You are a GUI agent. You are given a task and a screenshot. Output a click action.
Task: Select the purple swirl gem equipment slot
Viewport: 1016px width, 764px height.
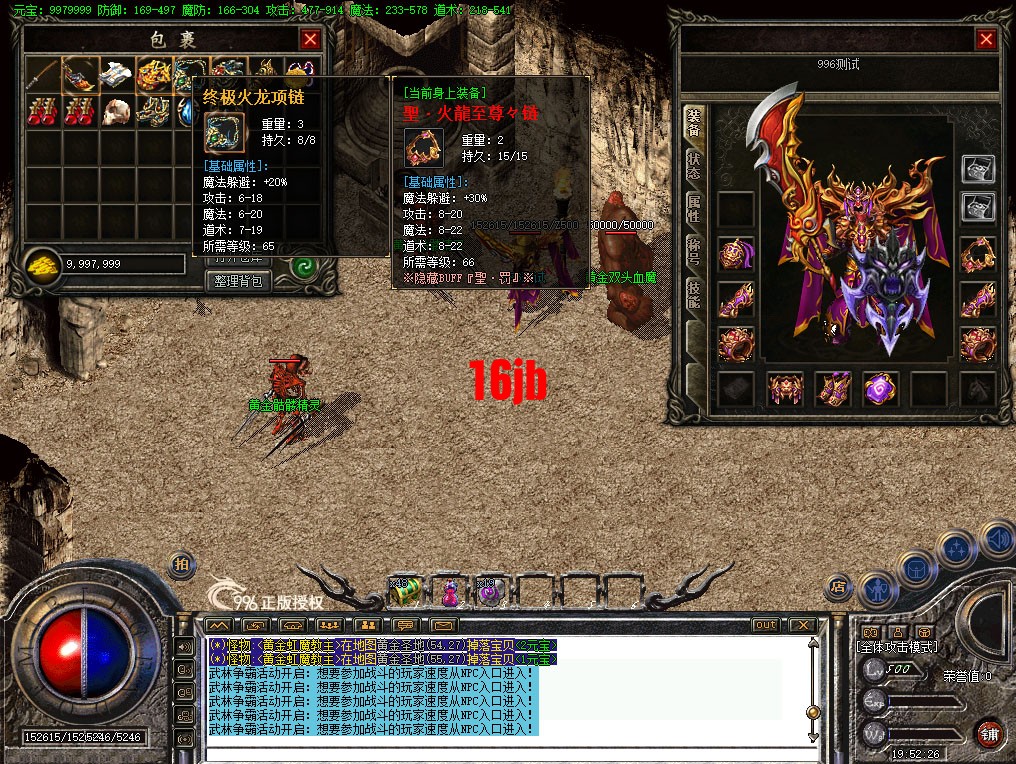coord(881,389)
